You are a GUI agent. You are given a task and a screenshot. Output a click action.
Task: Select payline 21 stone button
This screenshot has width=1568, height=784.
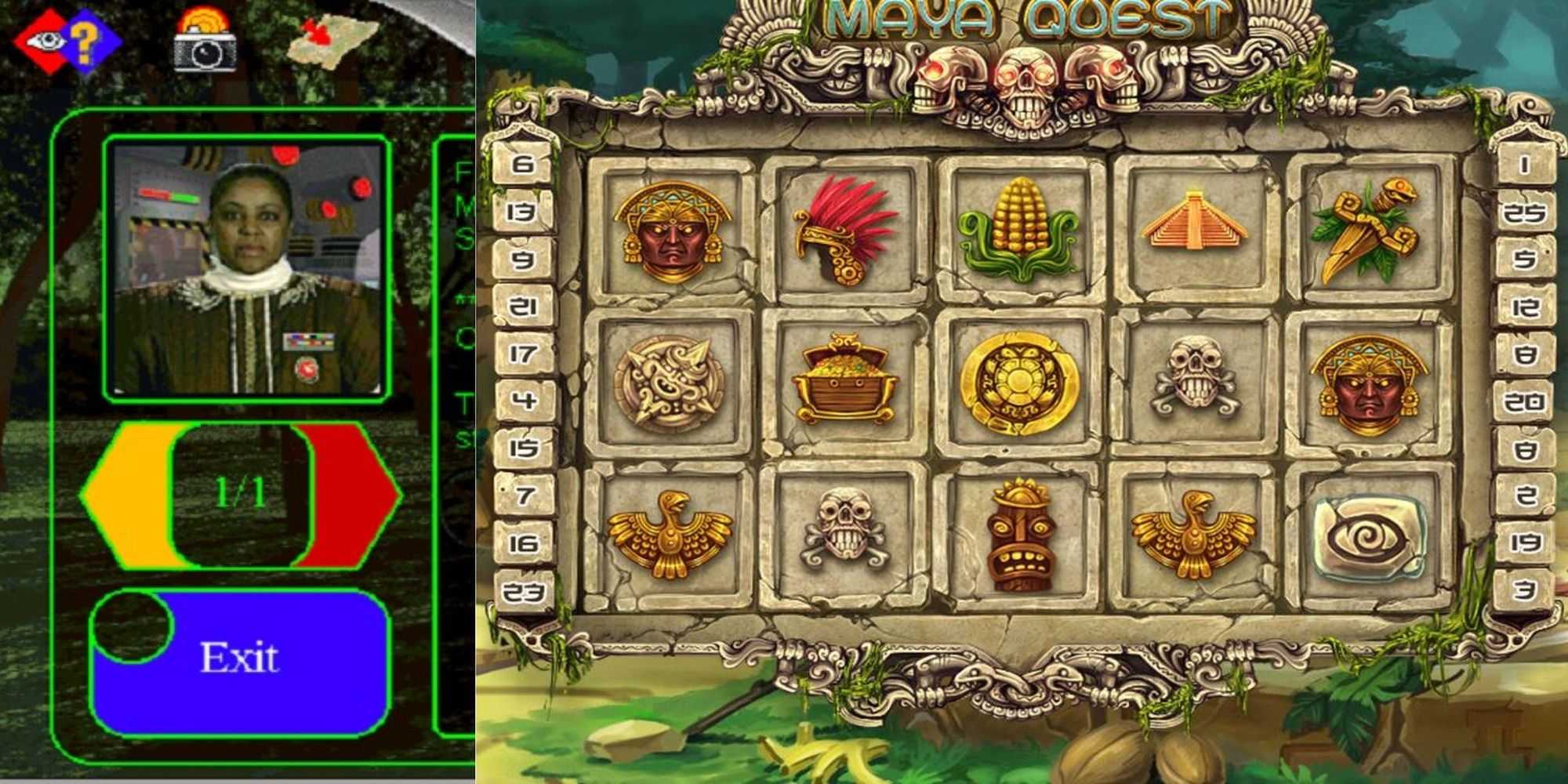coord(524,307)
